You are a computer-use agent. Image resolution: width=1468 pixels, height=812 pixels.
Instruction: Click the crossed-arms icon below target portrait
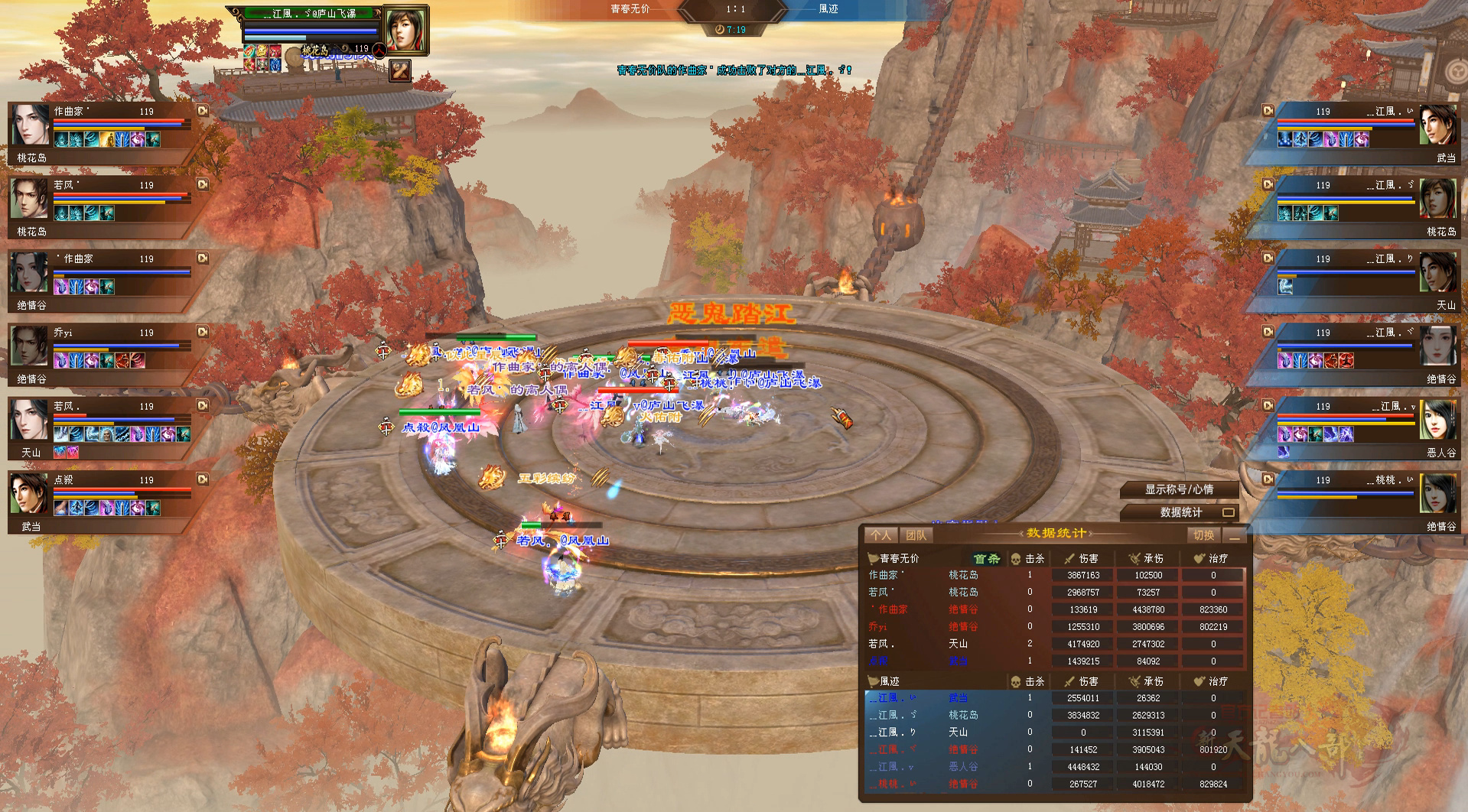[400, 71]
